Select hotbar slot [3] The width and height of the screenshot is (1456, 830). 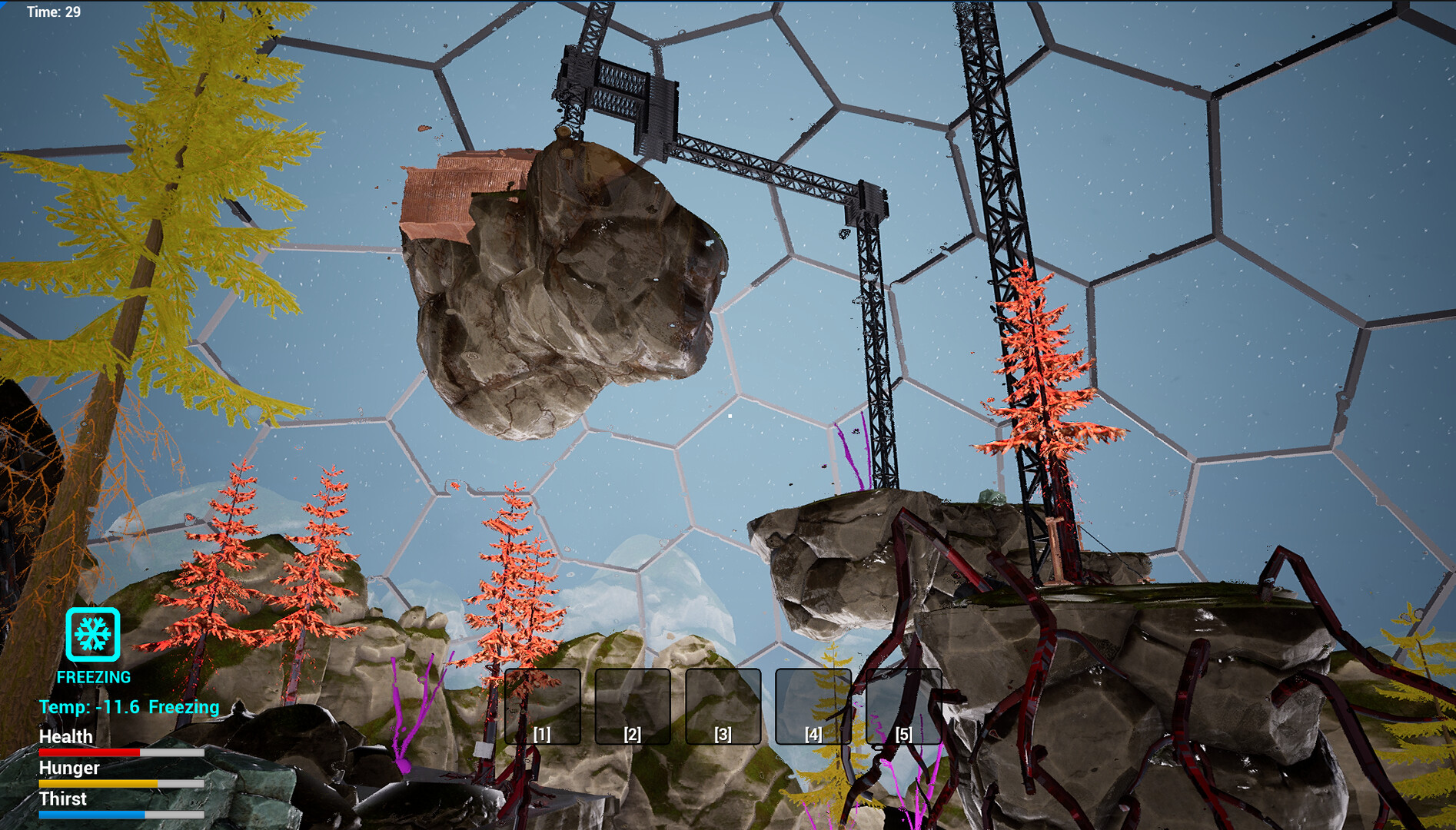[722, 708]
